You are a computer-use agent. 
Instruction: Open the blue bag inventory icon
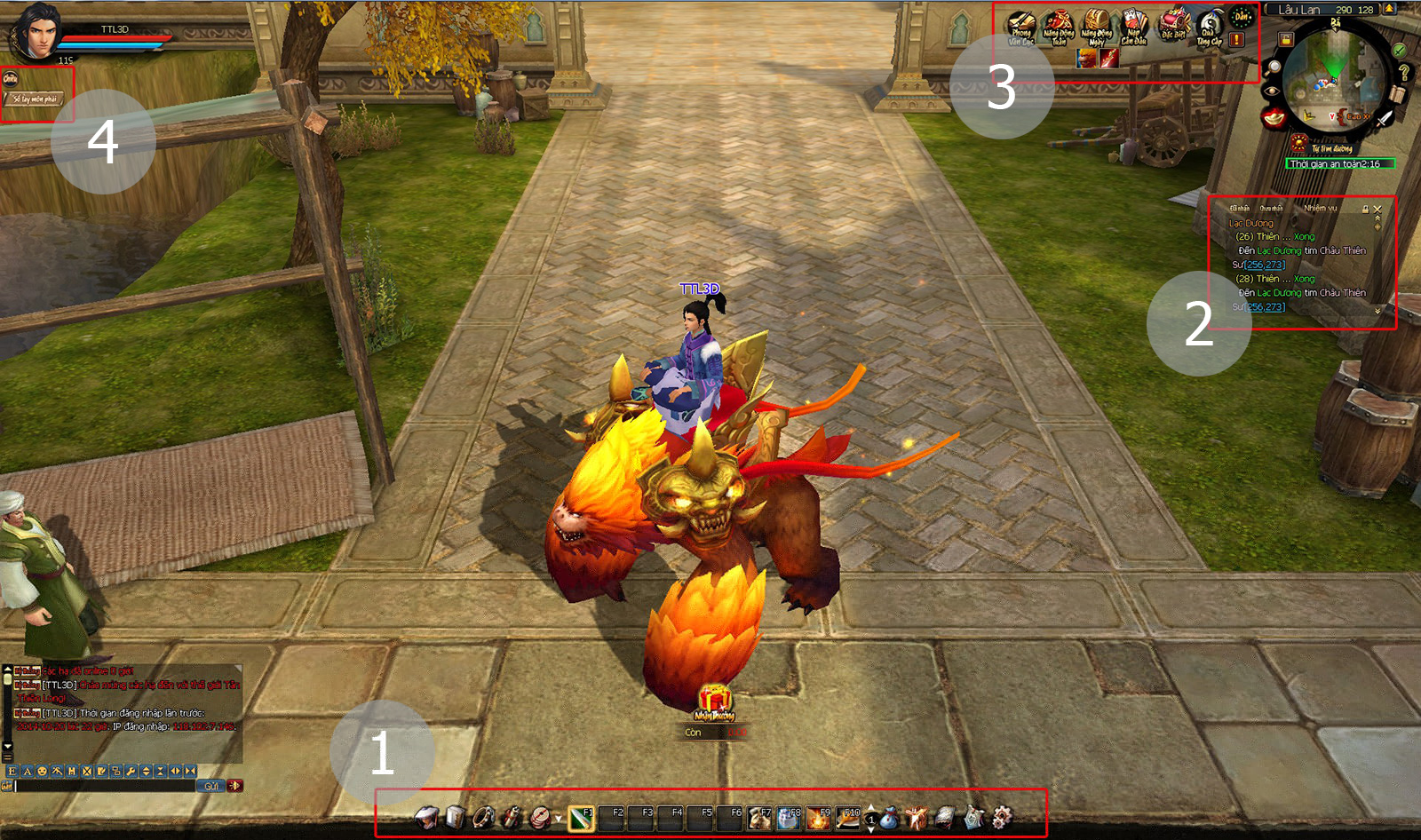(x=888, y=818)
